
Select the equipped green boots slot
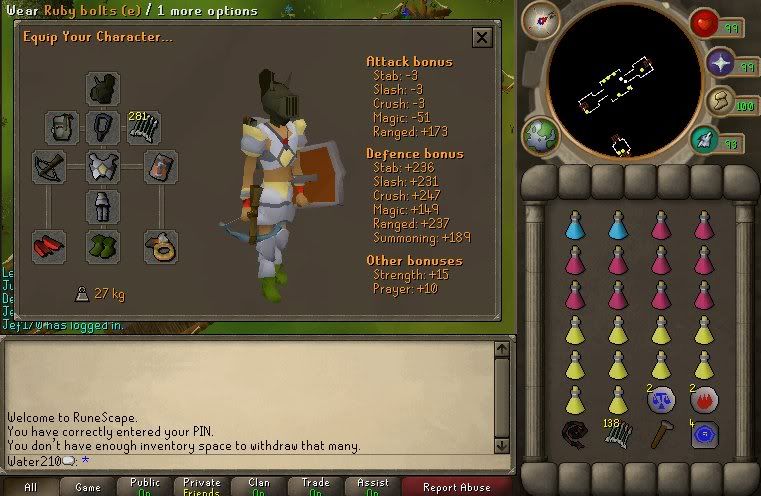click(104, 245)
